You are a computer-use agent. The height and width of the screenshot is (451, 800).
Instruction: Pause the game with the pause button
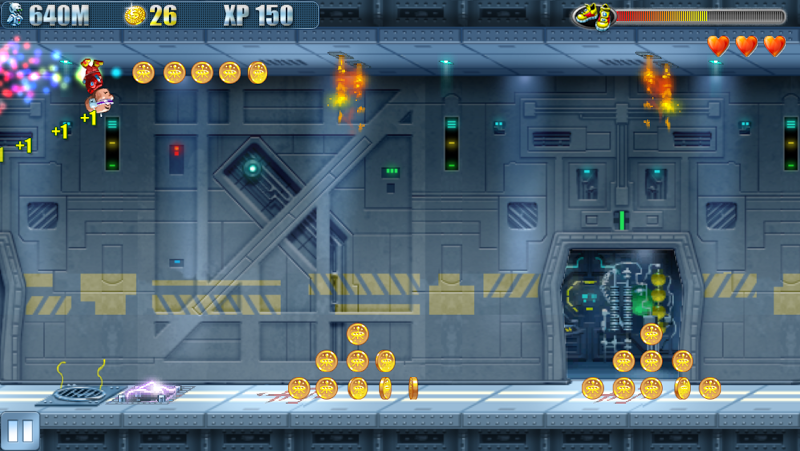click(x=20, y=431)
